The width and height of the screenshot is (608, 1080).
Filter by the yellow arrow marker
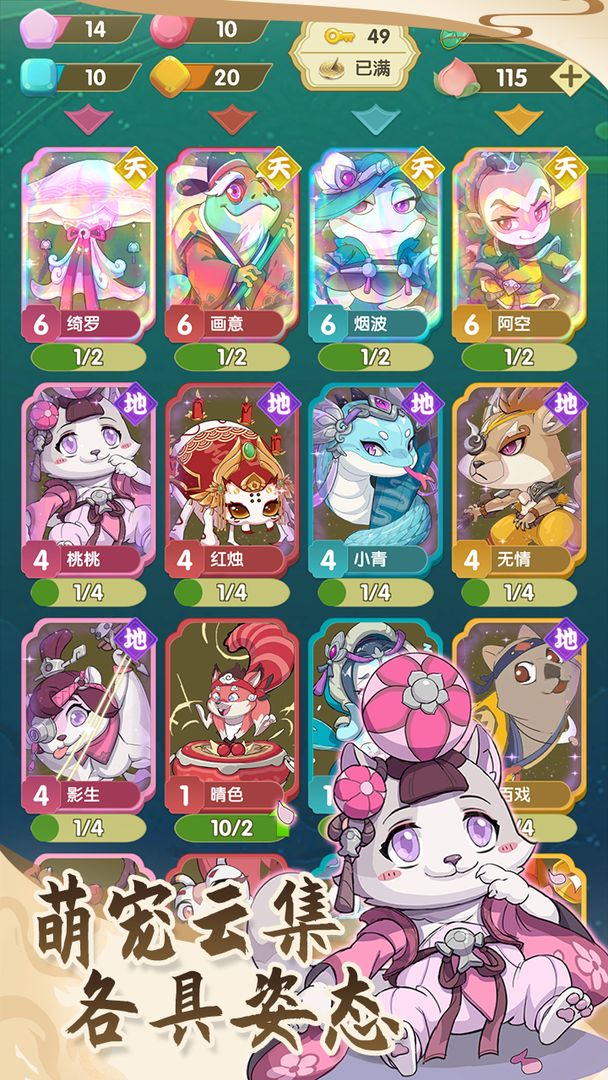518,120
